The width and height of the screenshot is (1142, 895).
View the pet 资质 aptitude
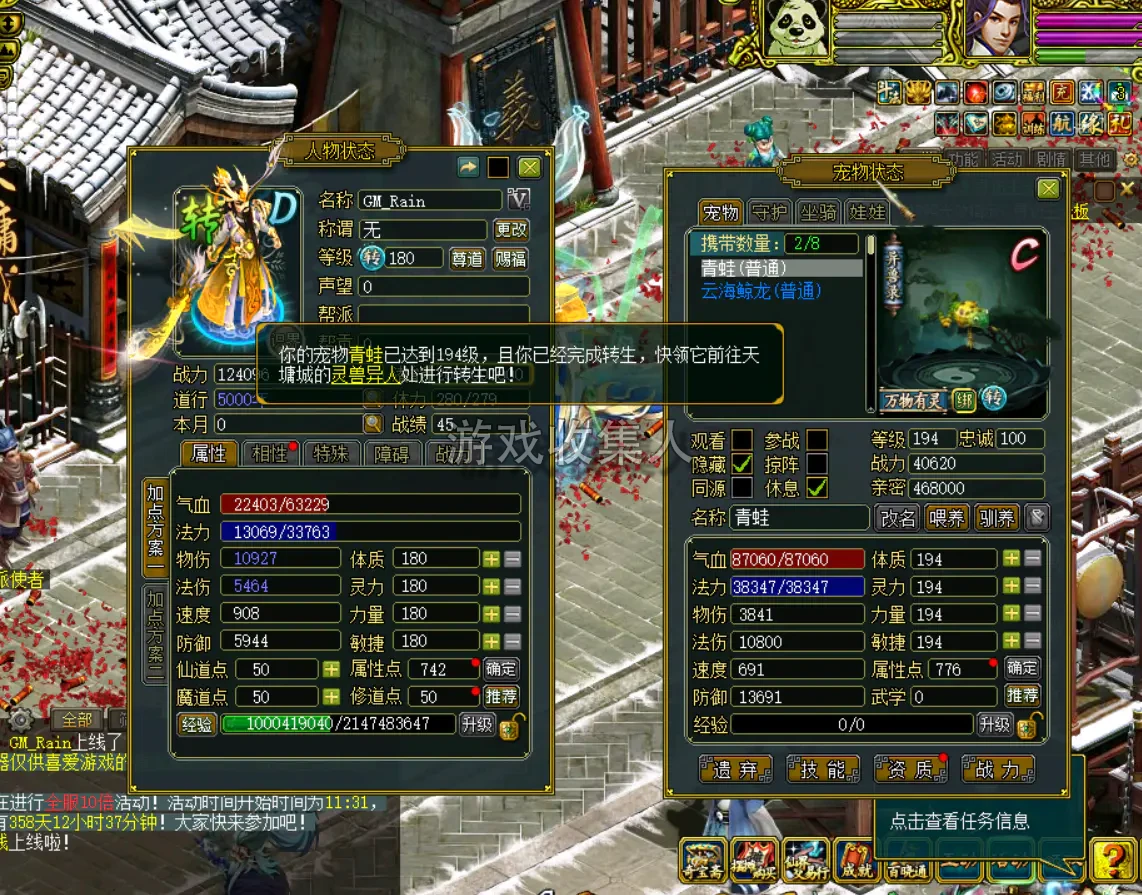(x=910, y=769)
